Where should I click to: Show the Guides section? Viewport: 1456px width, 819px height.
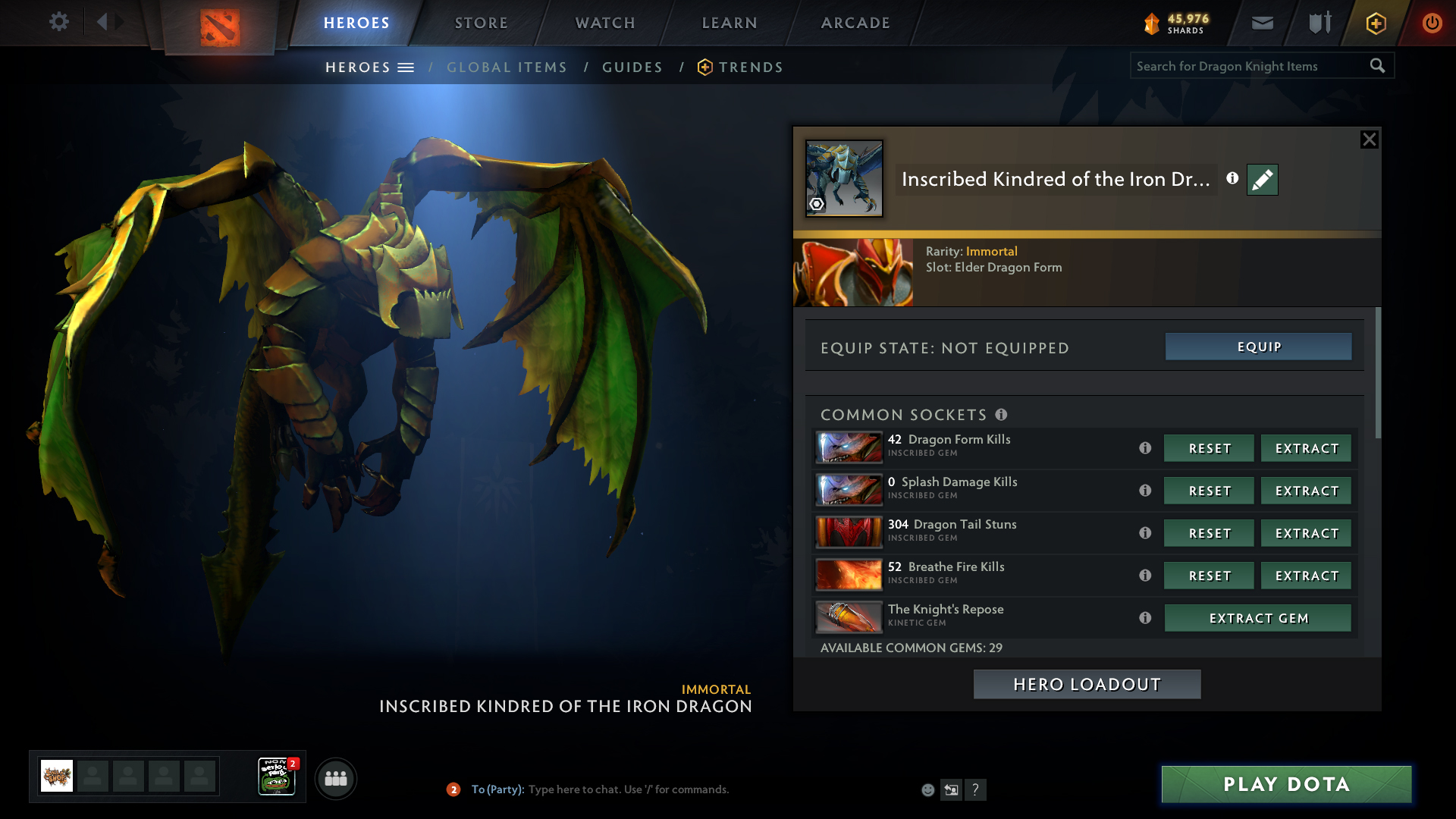coord(632,67)
